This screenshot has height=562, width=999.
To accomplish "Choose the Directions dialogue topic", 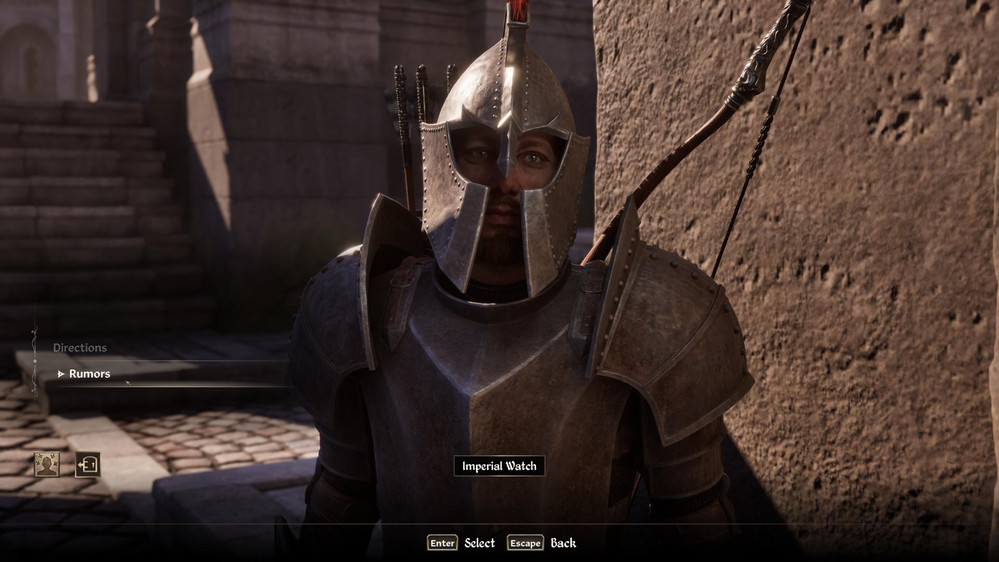I will [x=80, y=348].
